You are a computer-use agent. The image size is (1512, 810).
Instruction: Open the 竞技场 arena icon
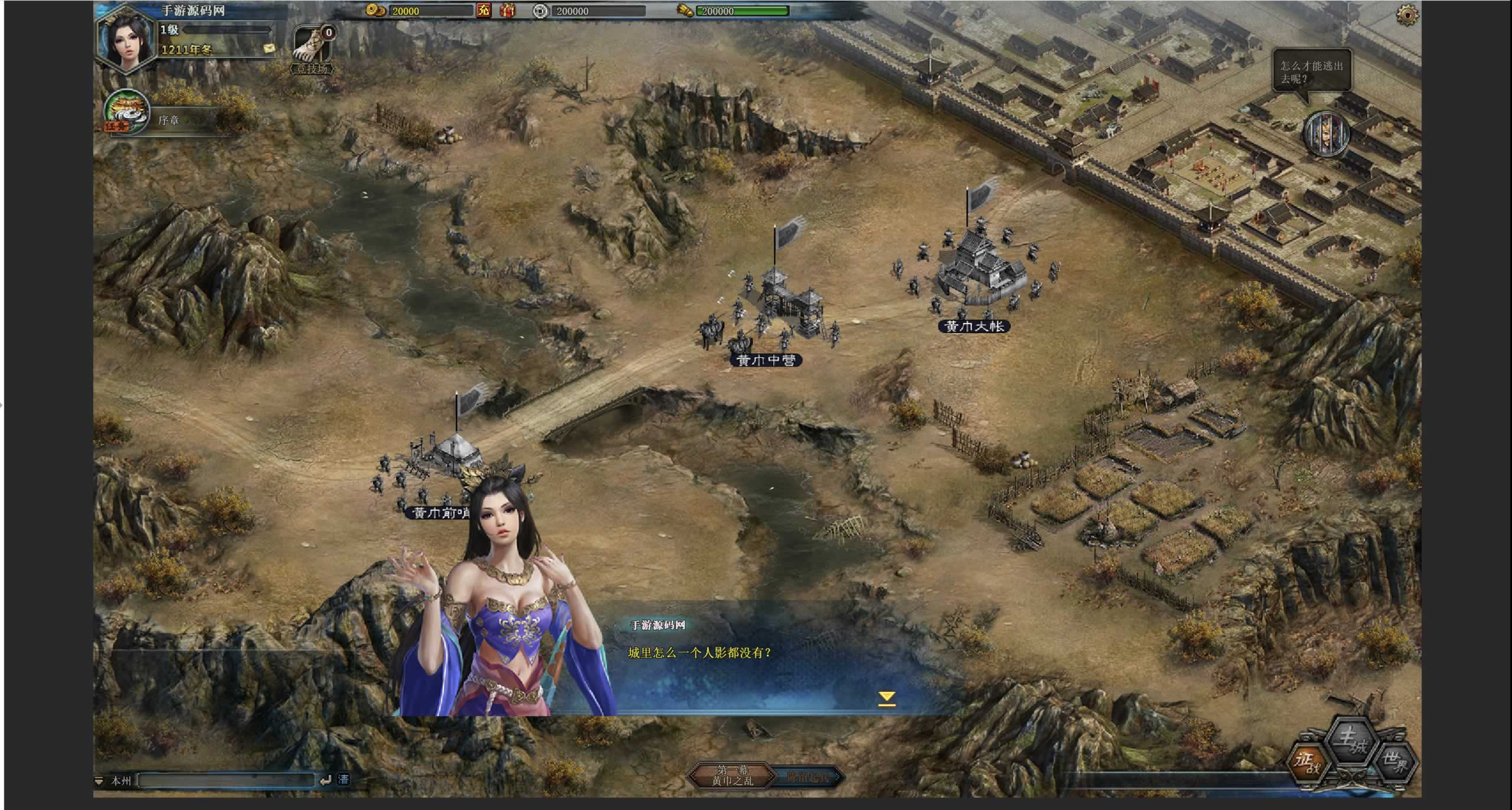[312, 49]
